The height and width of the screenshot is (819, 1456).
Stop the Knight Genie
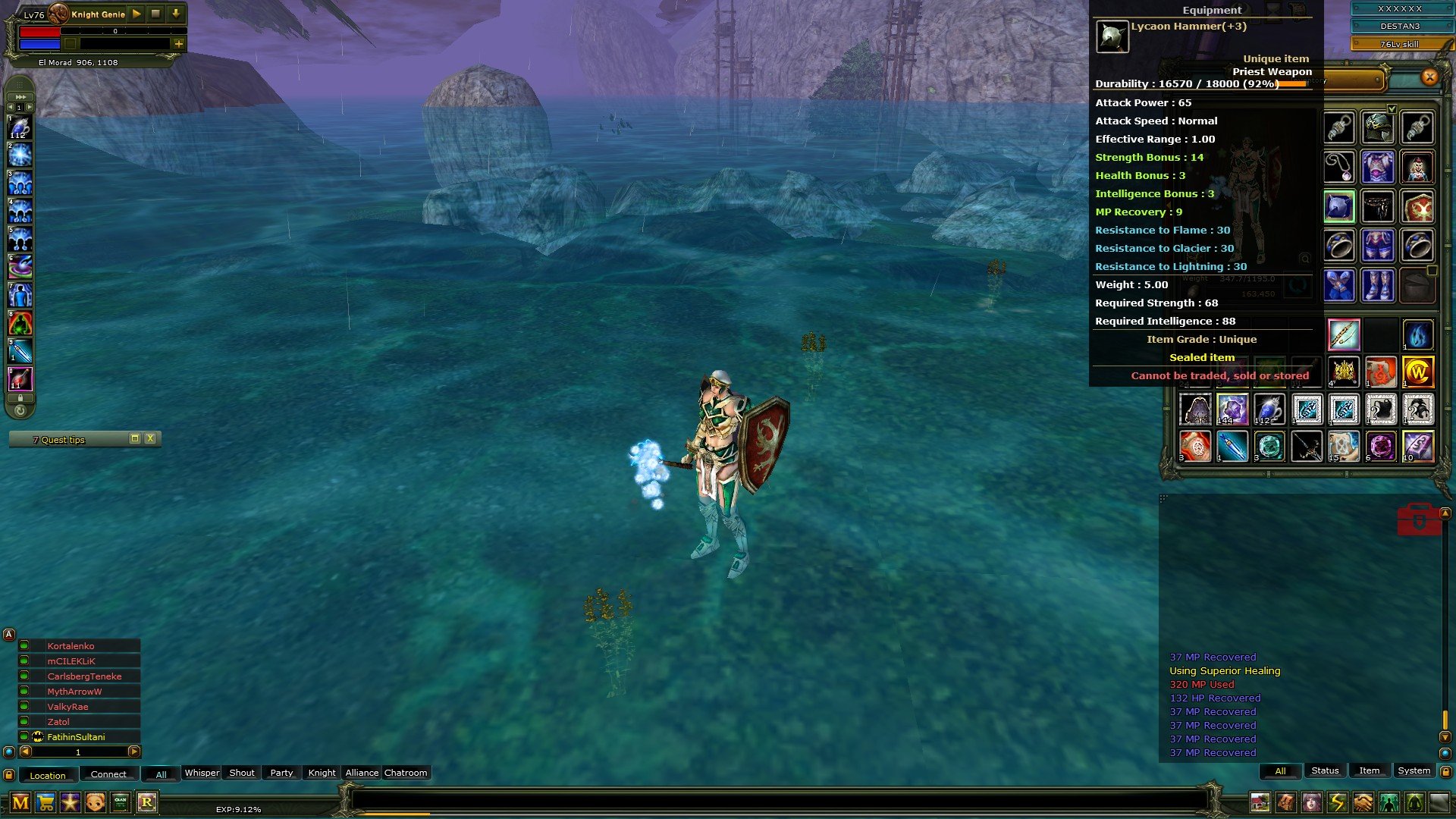point(155,14)
